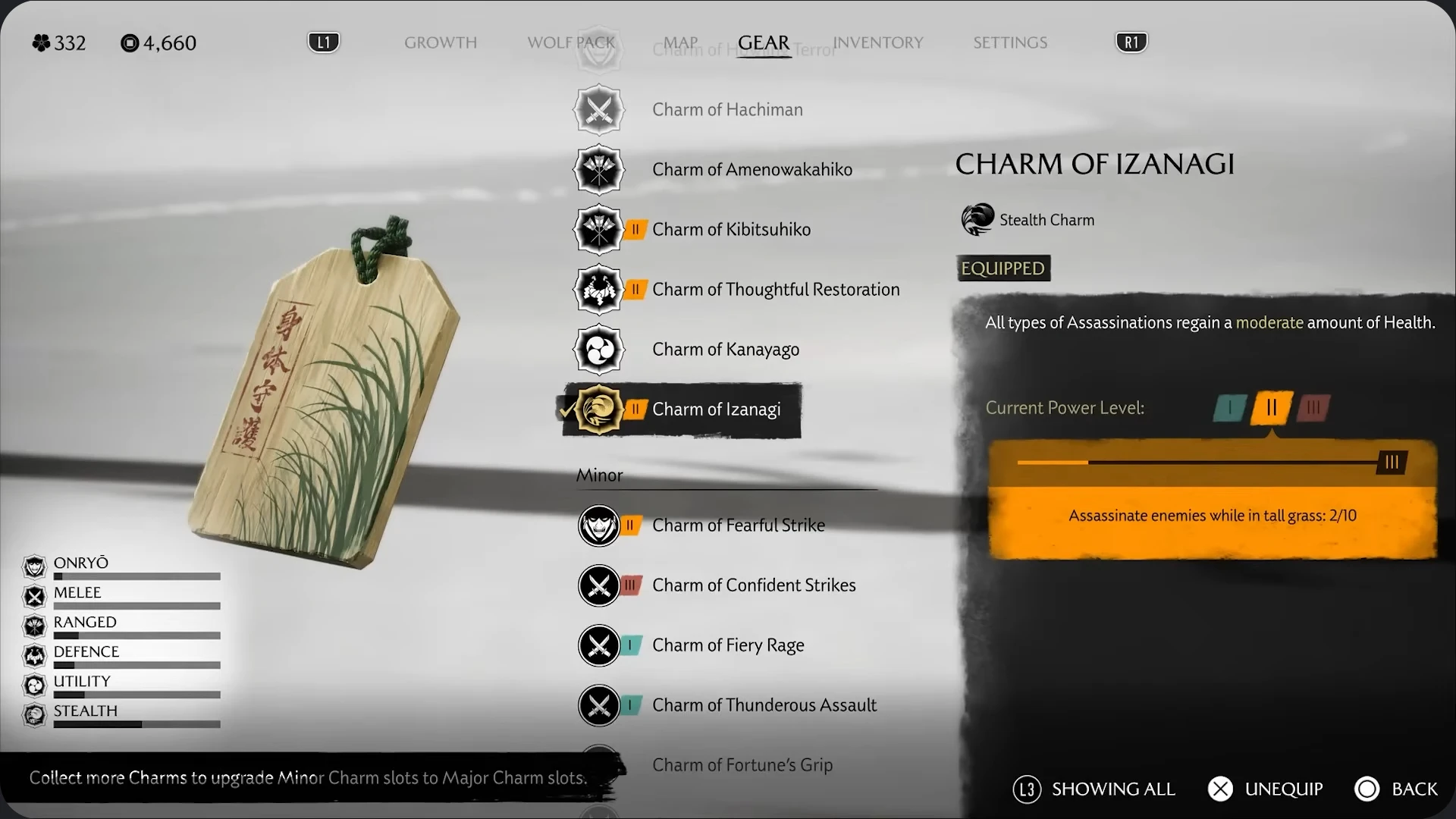Toggle power level I on Charm of Izanagi
This screenshot has width=1456, height=819.
(1228, 408)
